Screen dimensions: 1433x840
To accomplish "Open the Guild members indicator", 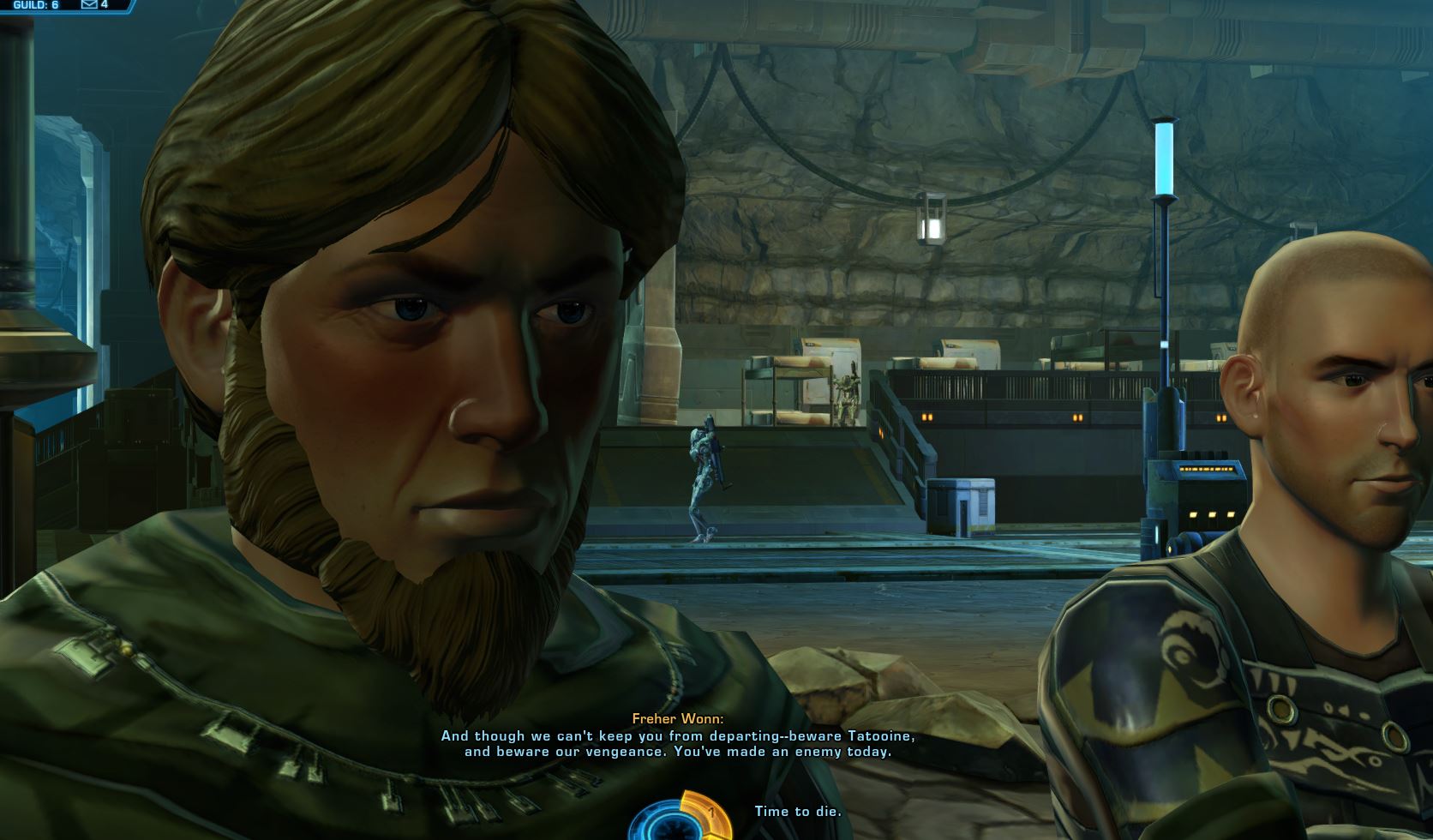I will 35,5.
